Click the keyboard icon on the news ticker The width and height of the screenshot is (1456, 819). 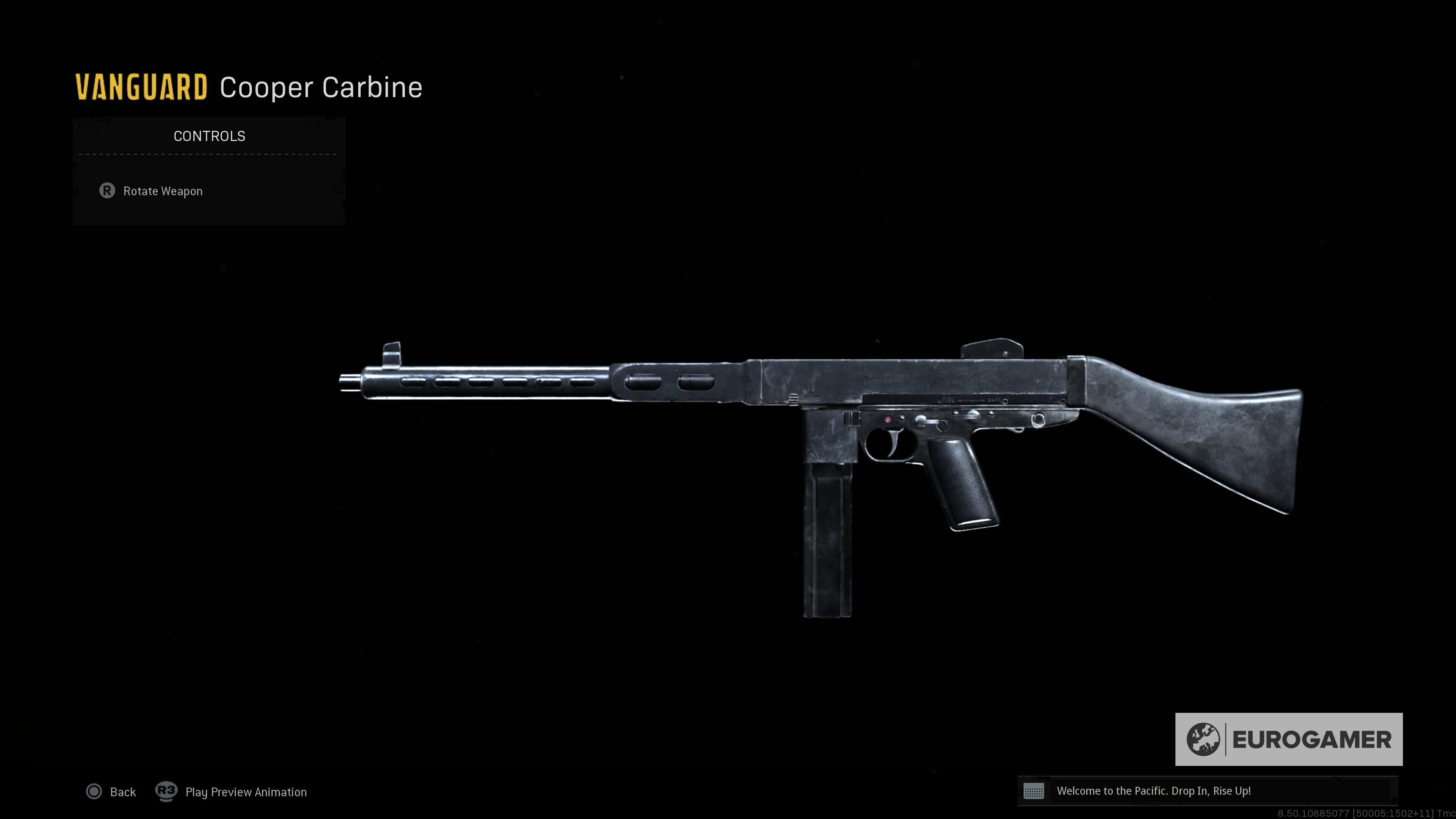pos(1035,792)
